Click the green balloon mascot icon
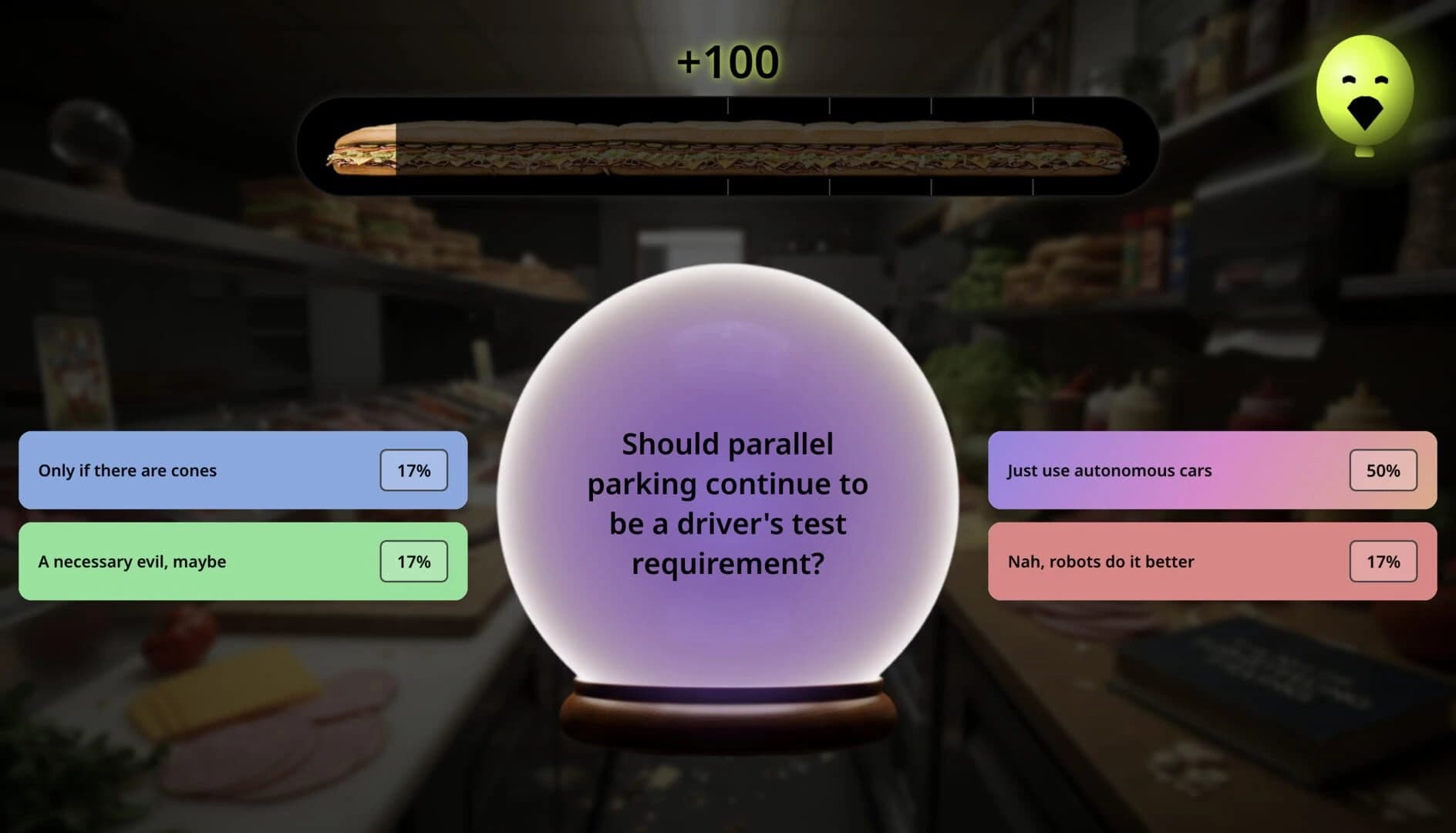Screen dimensions: 1456x833 click(1363, 93)
